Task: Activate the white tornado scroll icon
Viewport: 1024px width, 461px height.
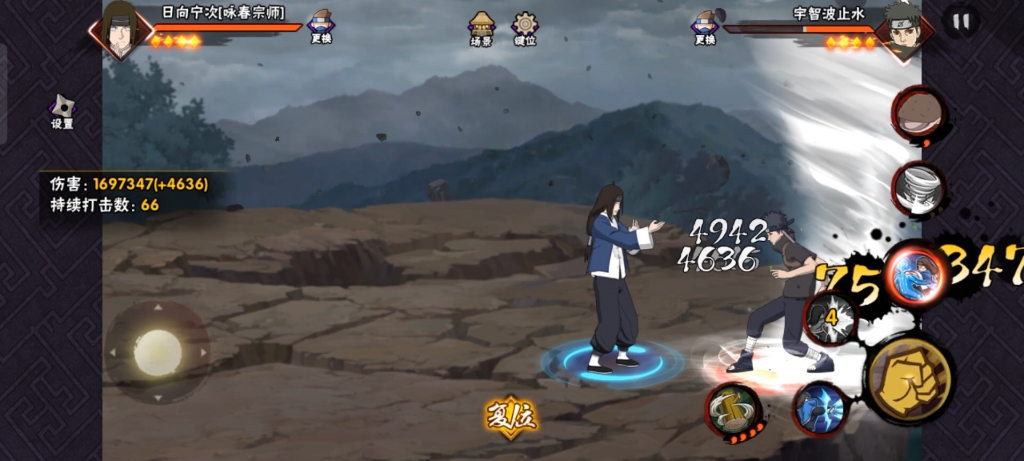Action: (918, 187)
